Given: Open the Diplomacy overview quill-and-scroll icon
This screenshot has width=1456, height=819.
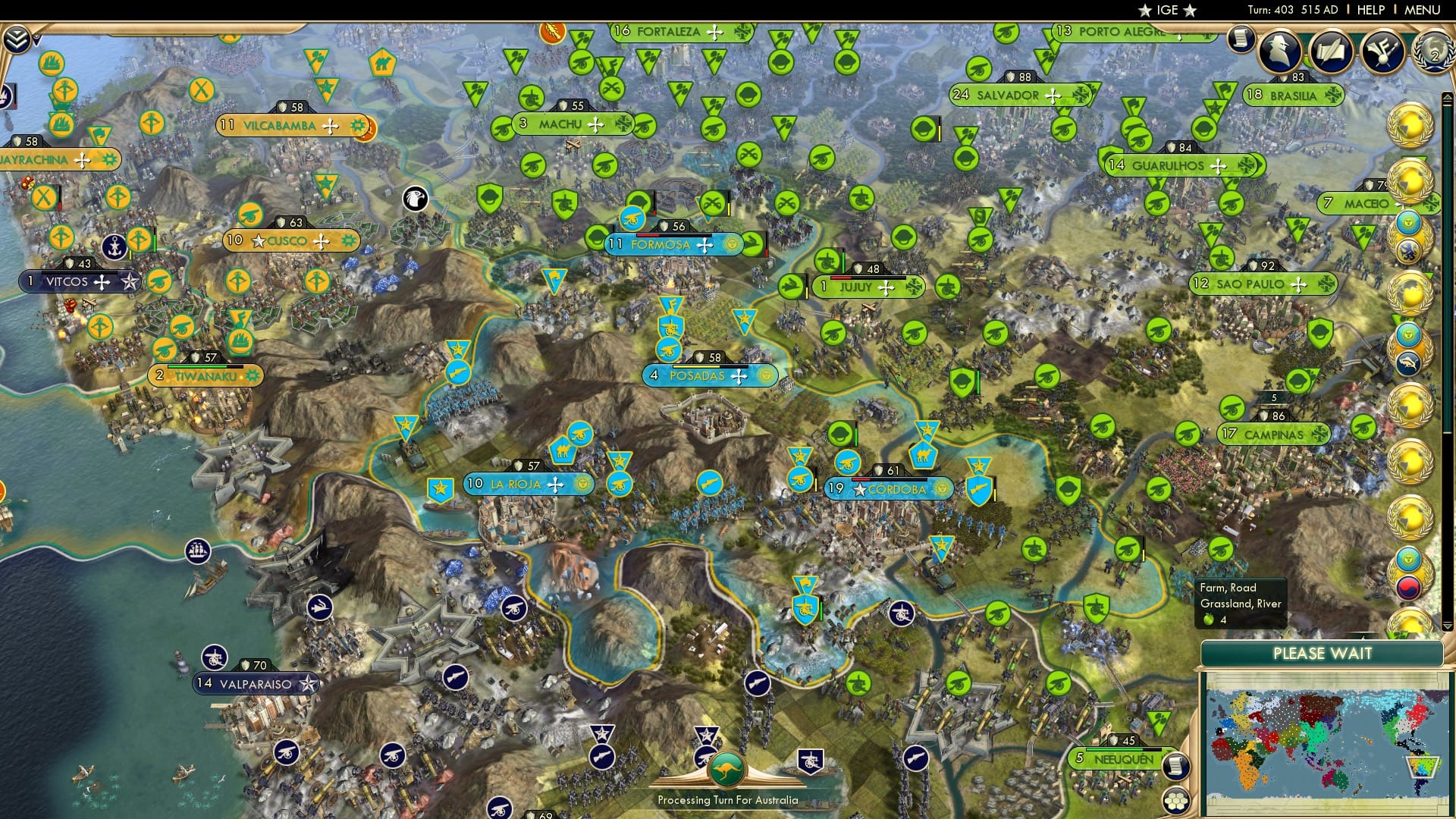Looking at the screenshot, I should (x=1331, y=49).
